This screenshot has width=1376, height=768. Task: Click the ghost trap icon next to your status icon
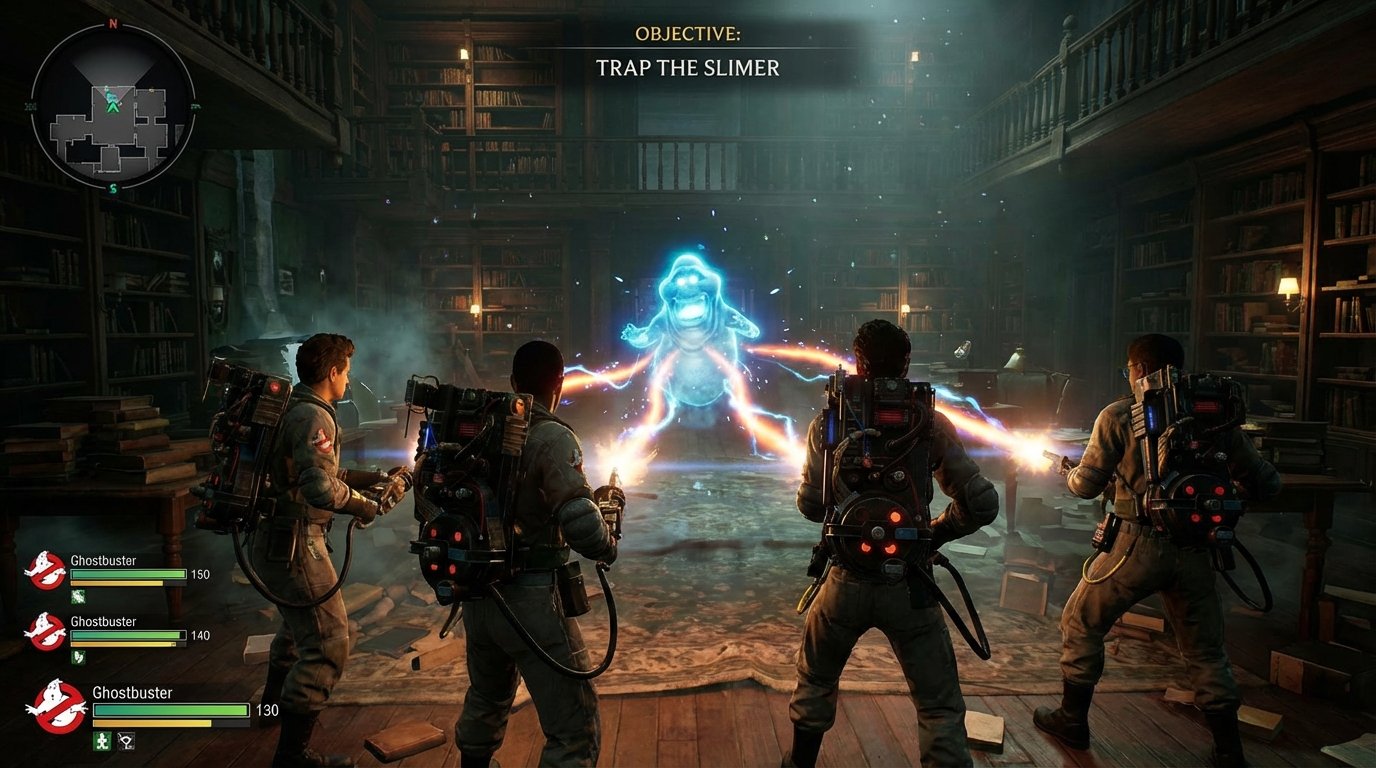125,743
